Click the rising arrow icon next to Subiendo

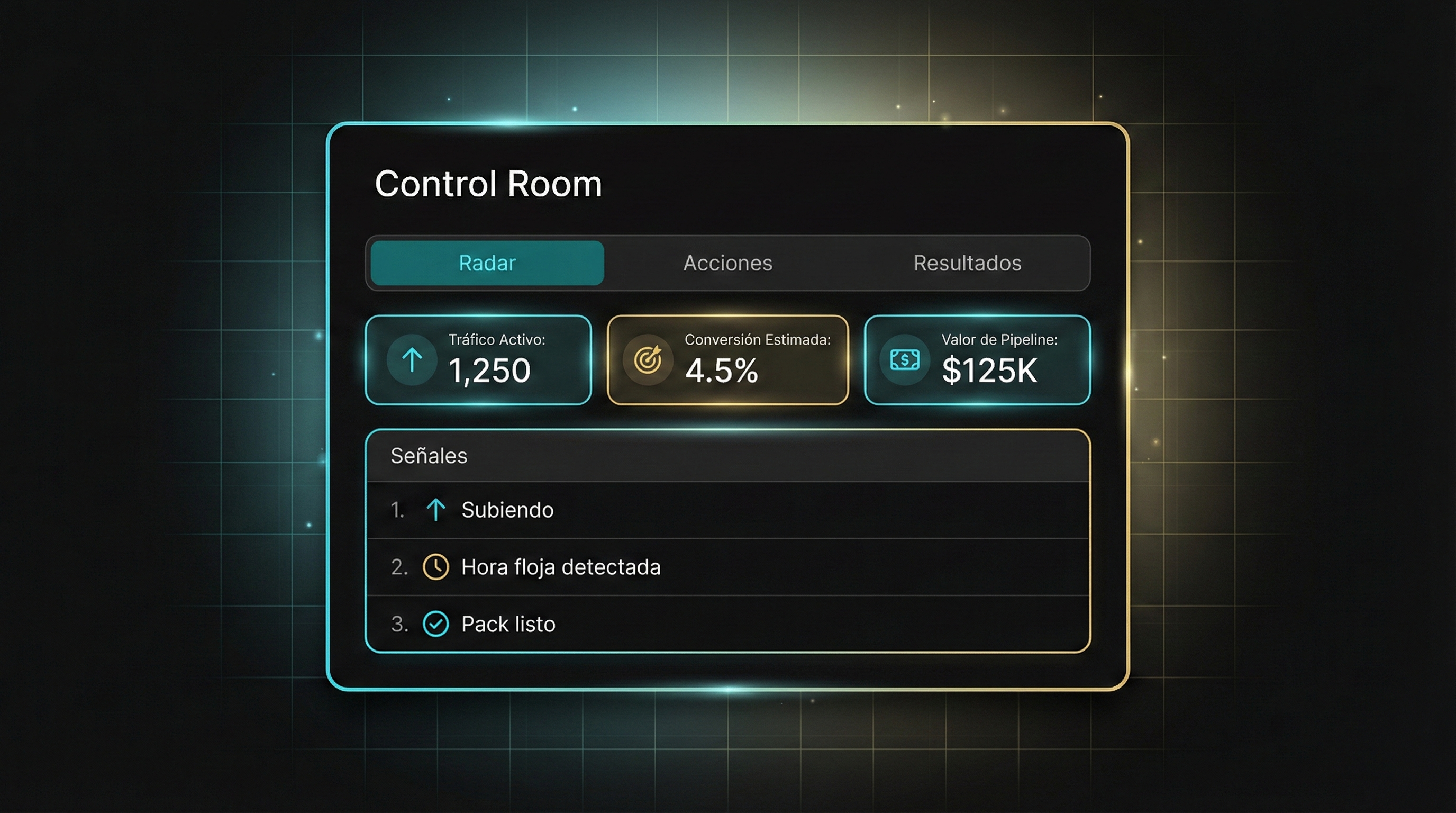(x=435, y=510)
